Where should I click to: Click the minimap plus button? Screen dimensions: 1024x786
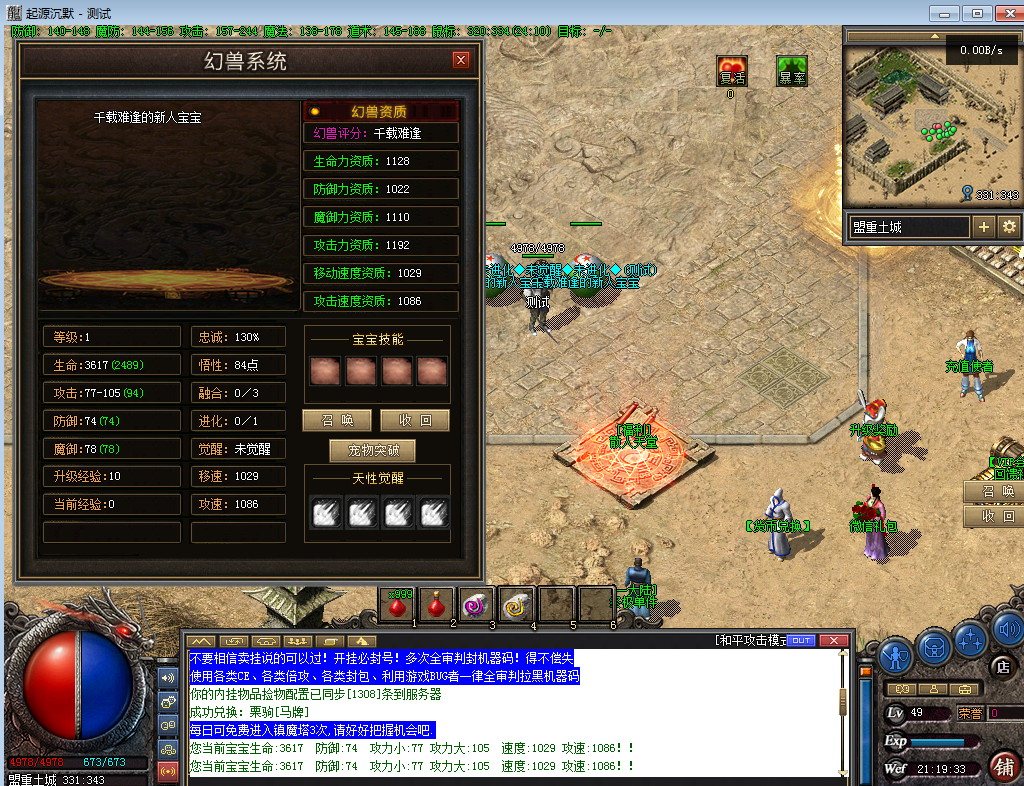[984, 227]
